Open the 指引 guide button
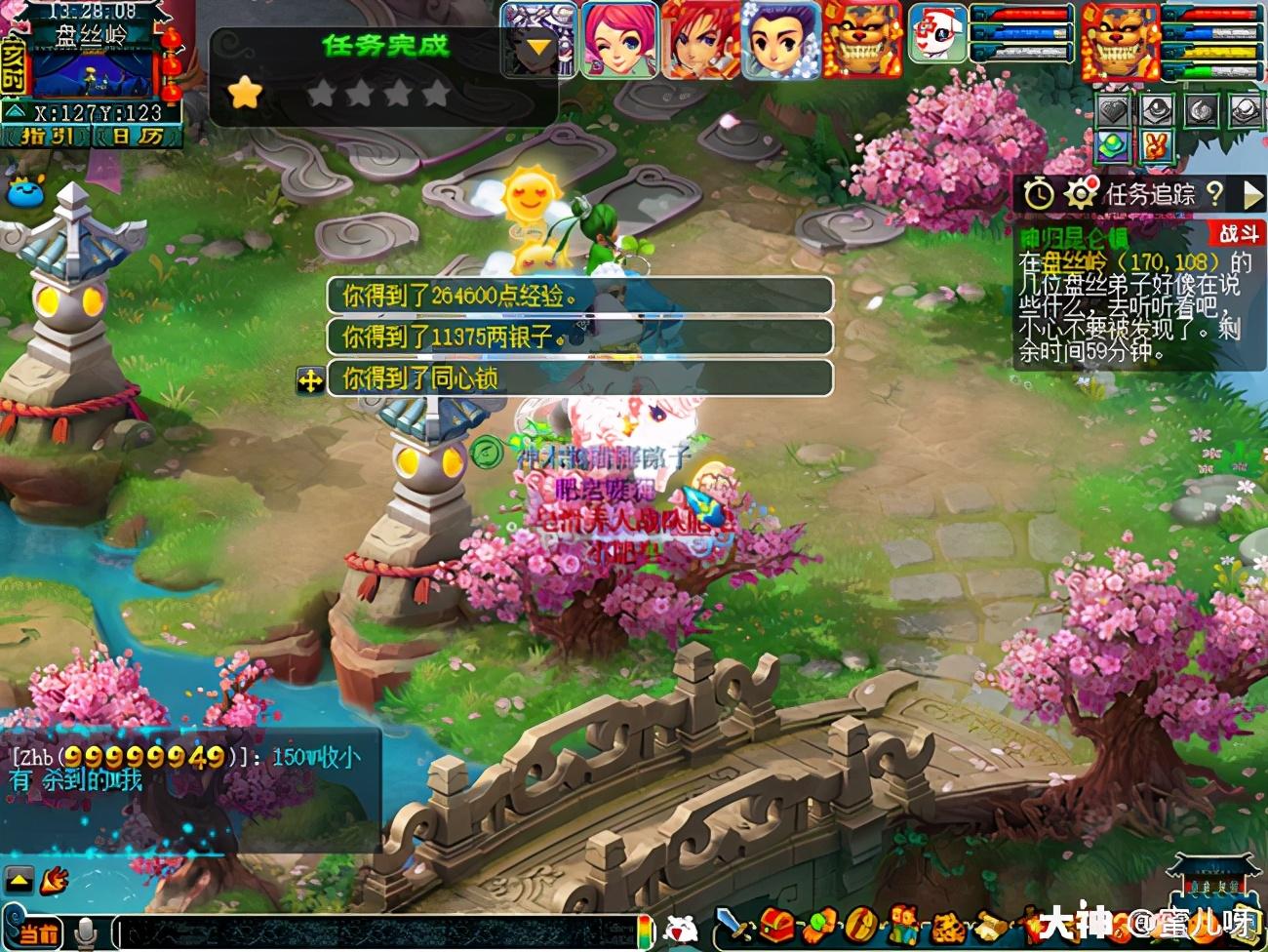 (47, 137)
